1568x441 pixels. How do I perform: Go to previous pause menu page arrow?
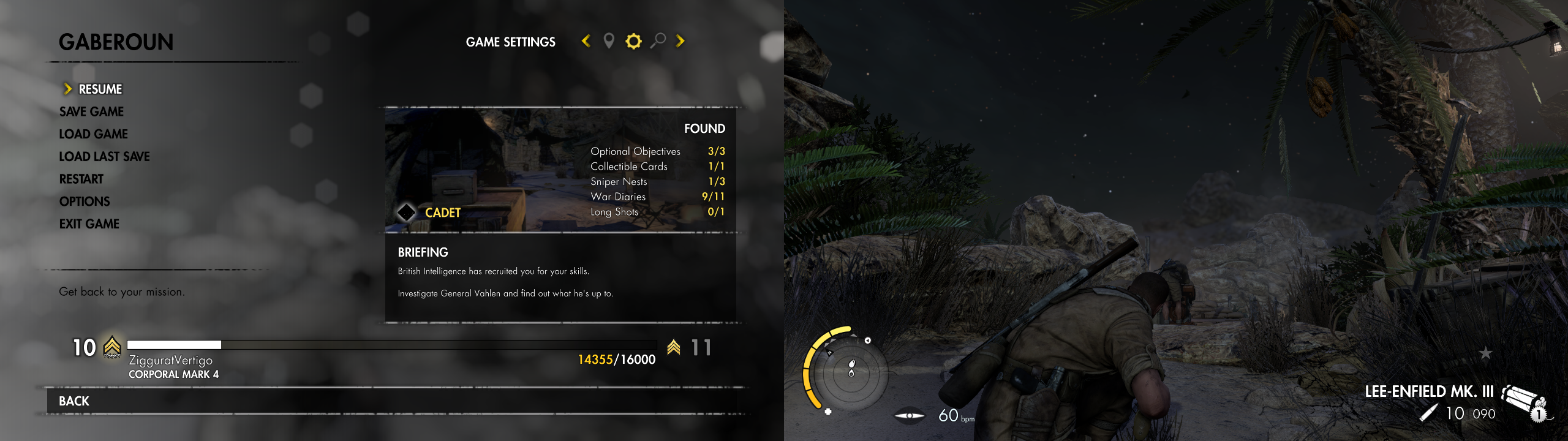click(586, 41)
